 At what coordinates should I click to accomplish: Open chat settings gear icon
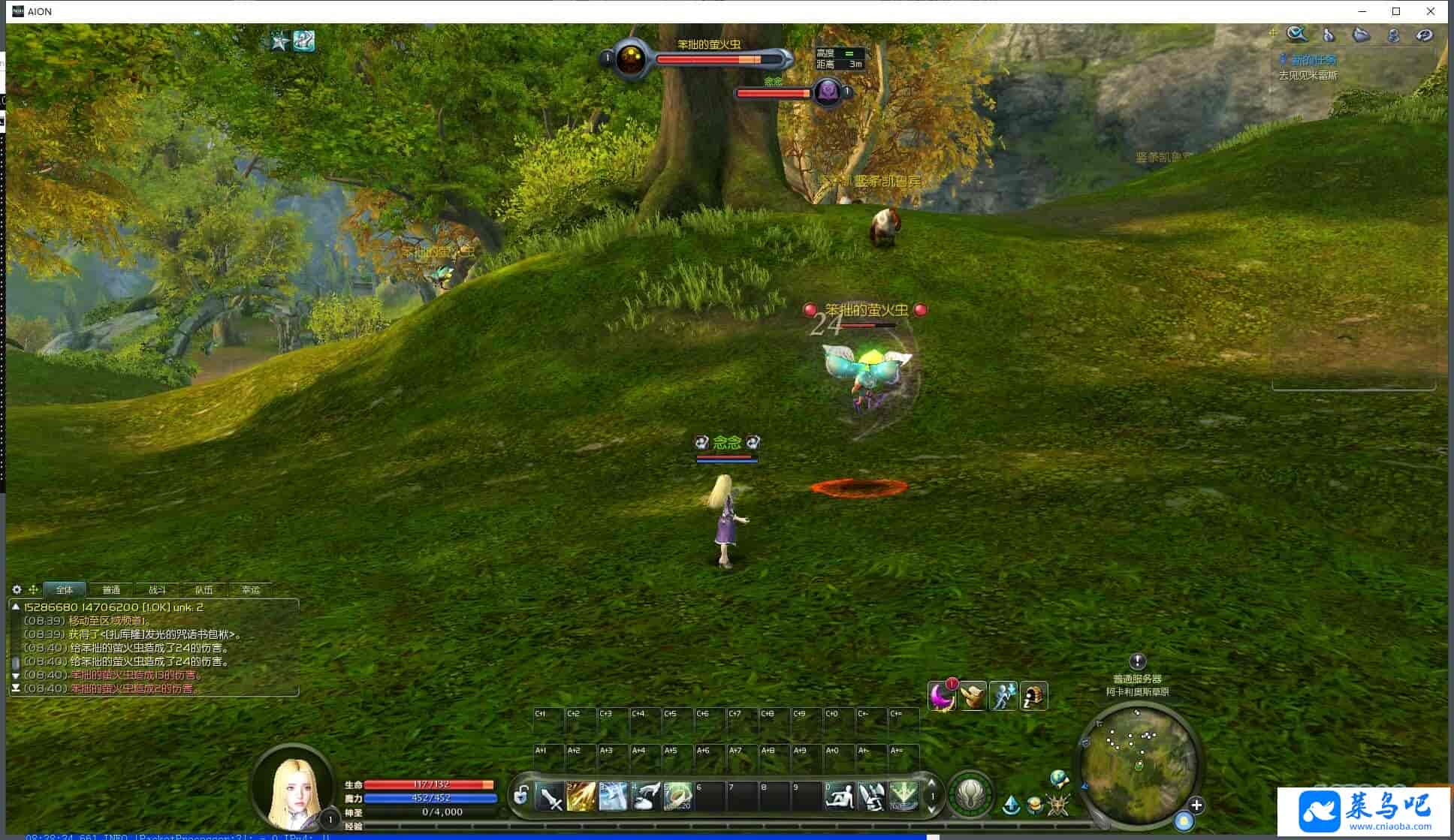(17, 590)
